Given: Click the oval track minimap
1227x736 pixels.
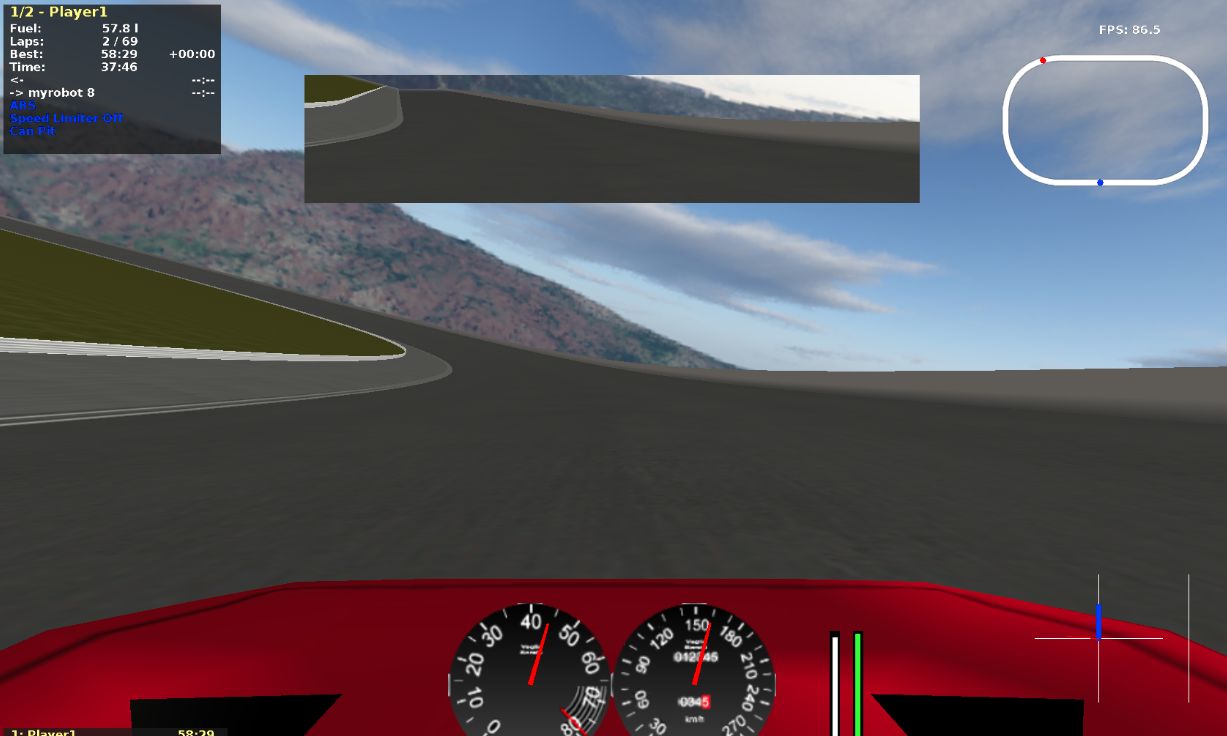Looking at the screenshot, I should click(x=1105, y=120).
